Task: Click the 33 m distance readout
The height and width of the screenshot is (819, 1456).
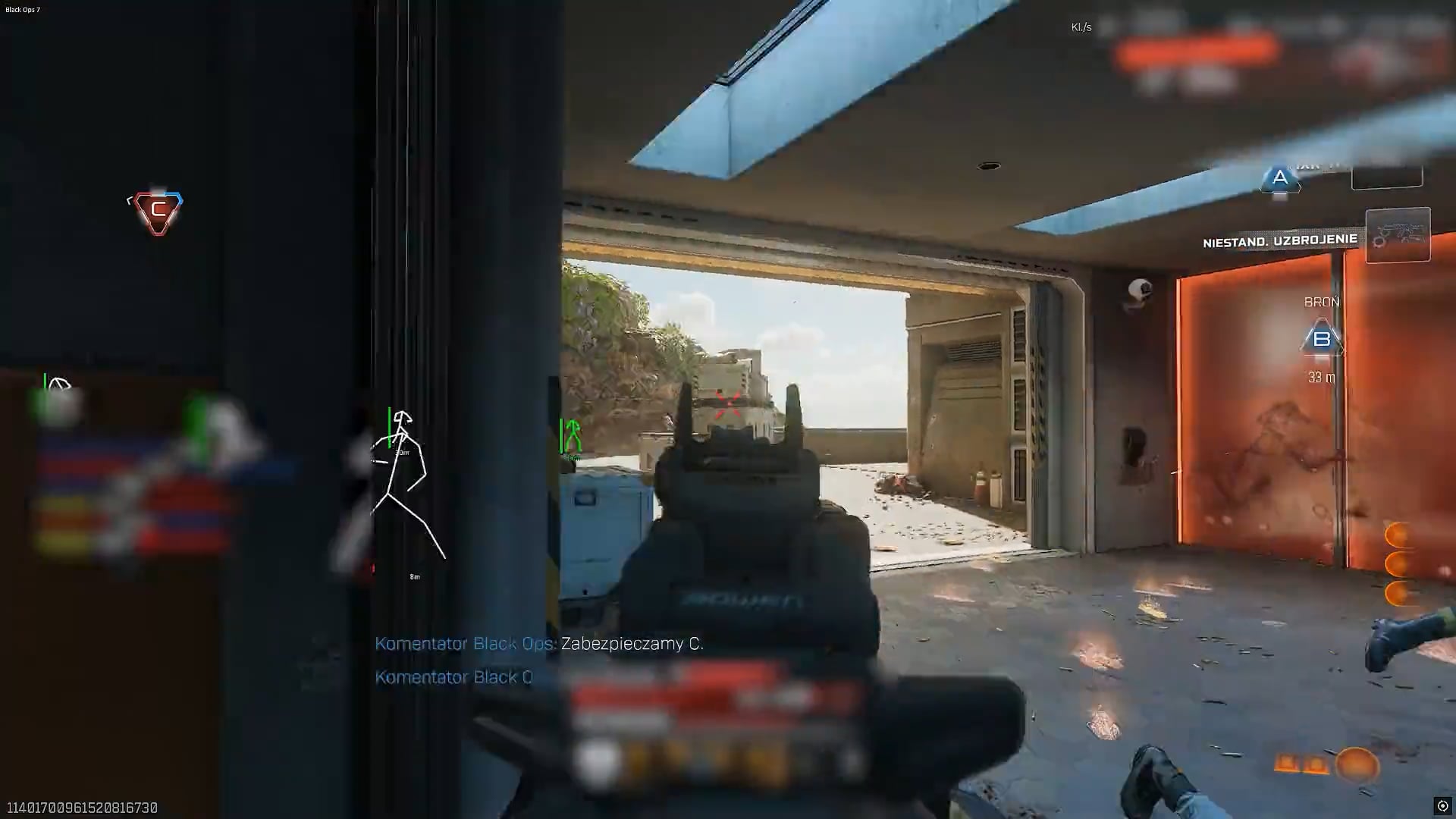Action: tap(1321, 378)
